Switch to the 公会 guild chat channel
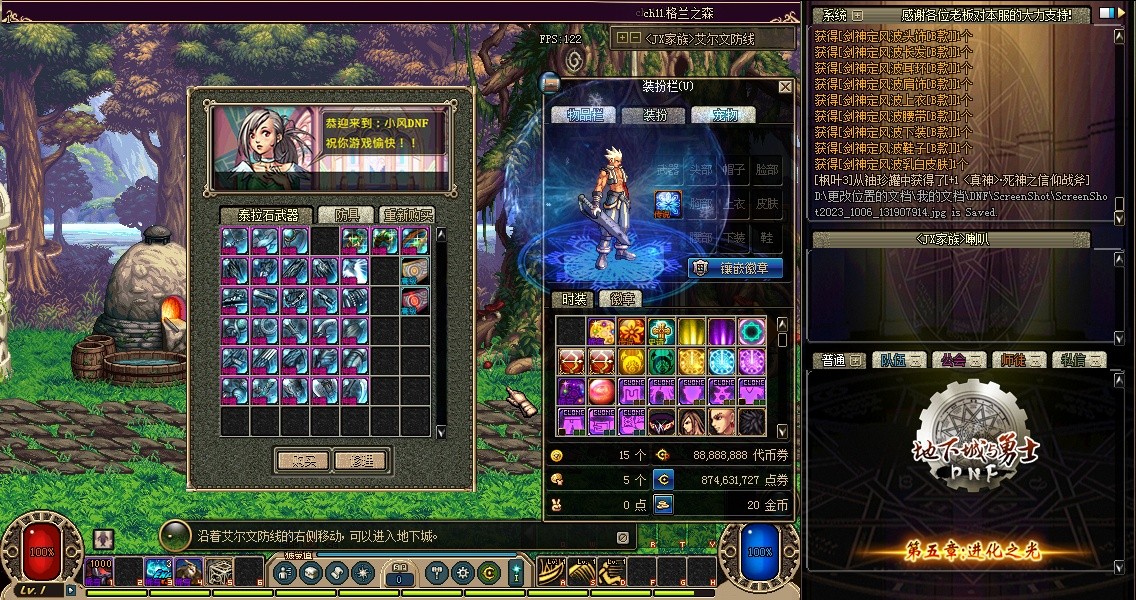This screenshot has height=600, width=1136. click(957, 360)
